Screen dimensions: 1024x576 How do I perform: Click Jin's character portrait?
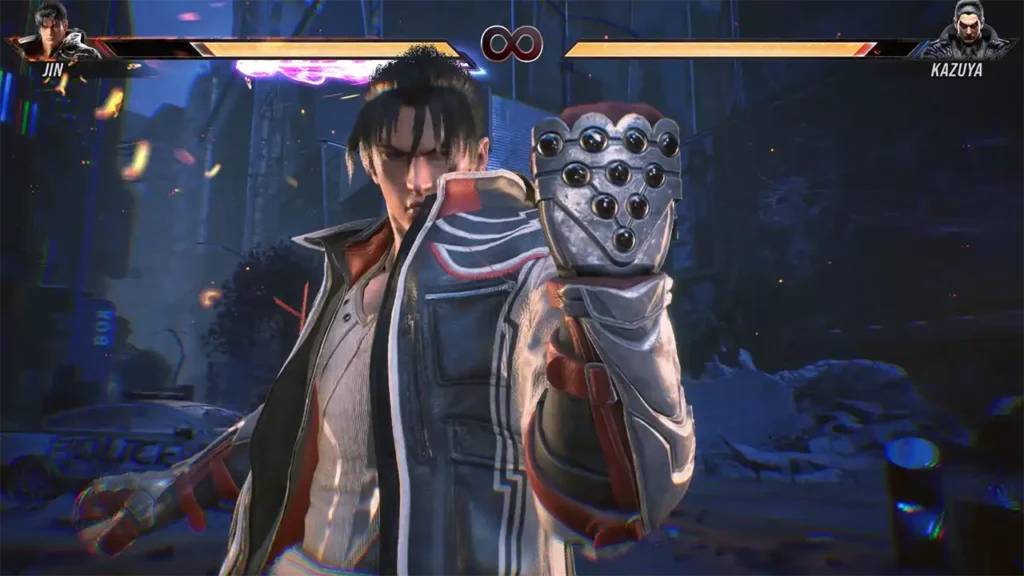54,32
